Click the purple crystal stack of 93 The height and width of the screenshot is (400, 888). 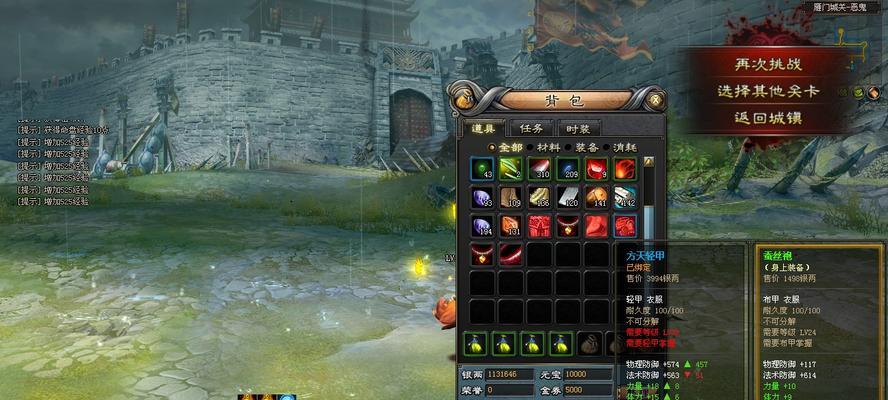pos(483,197)
